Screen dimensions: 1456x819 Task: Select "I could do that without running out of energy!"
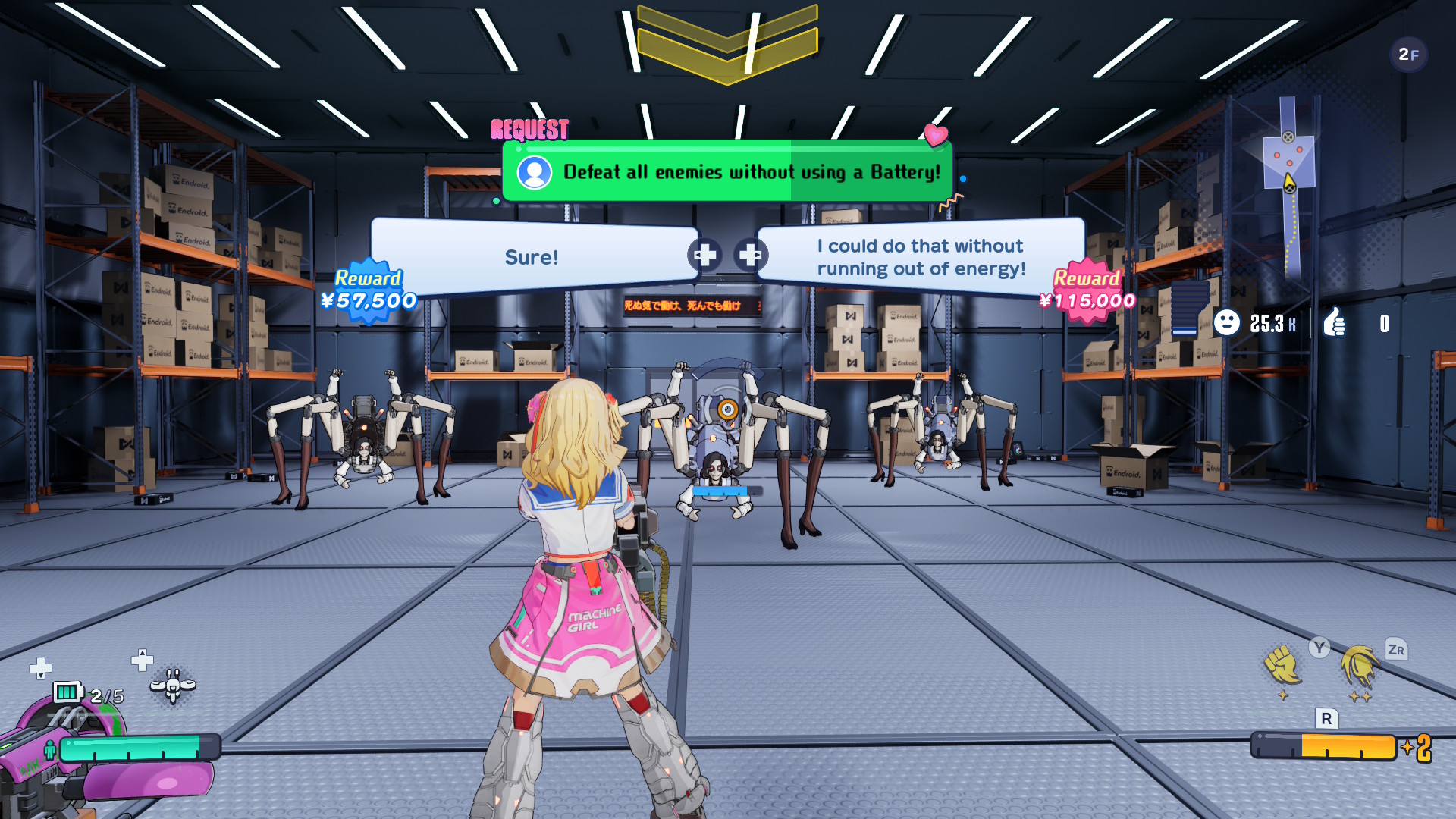tap(921, 257)
